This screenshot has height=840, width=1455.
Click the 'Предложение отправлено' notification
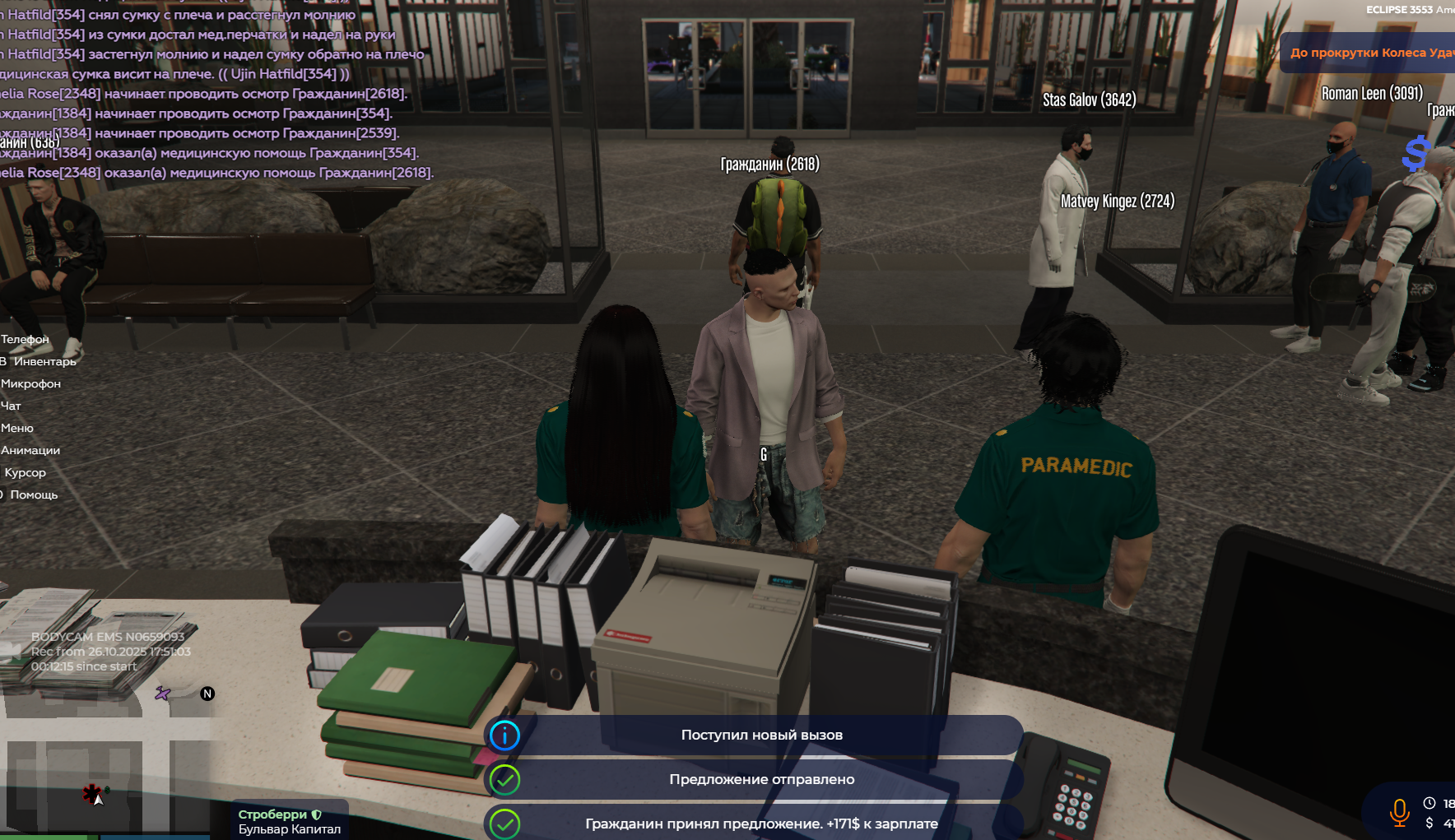[x=761, y=779]
